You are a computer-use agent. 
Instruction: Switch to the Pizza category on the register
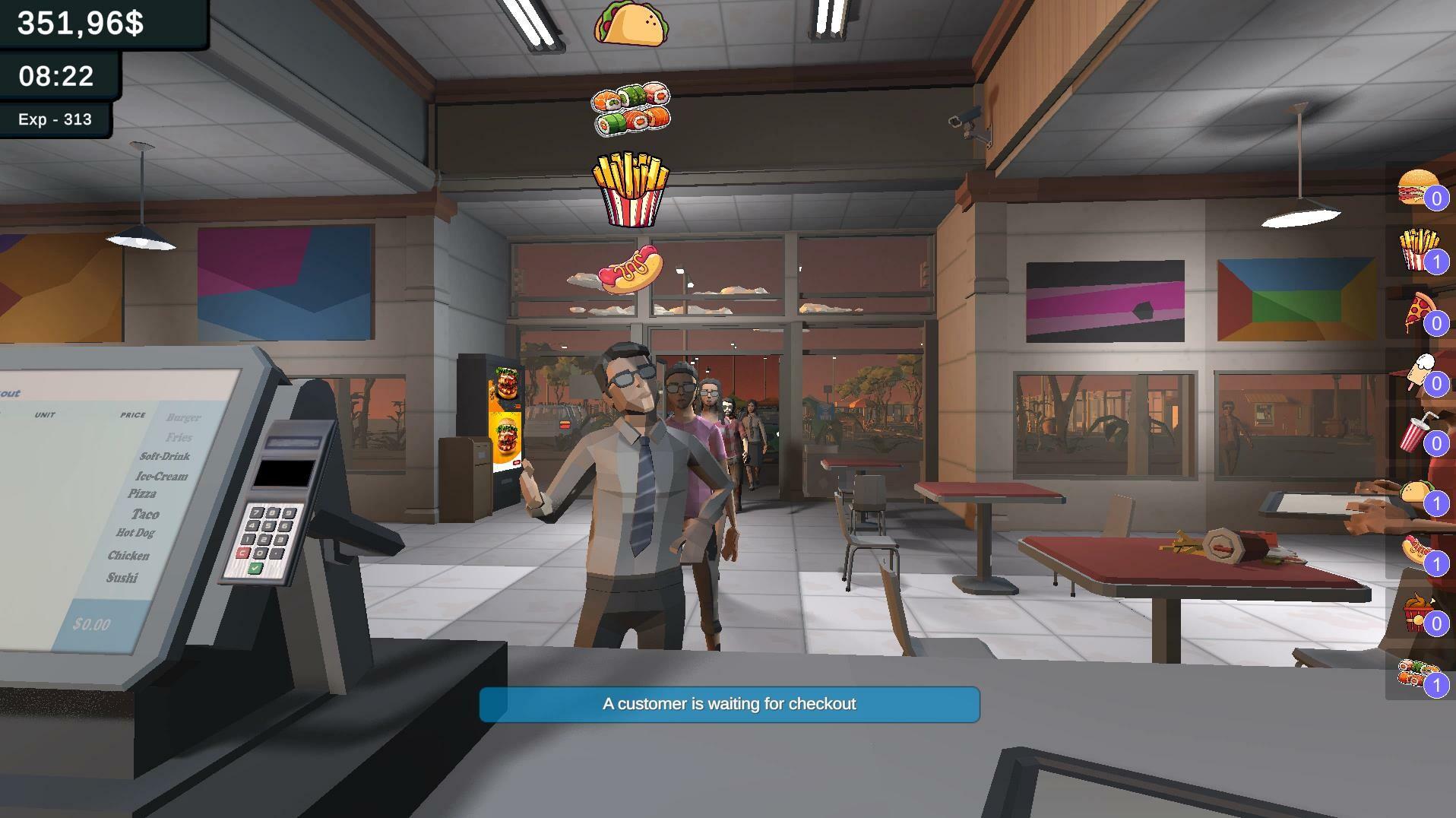point(141,494)
